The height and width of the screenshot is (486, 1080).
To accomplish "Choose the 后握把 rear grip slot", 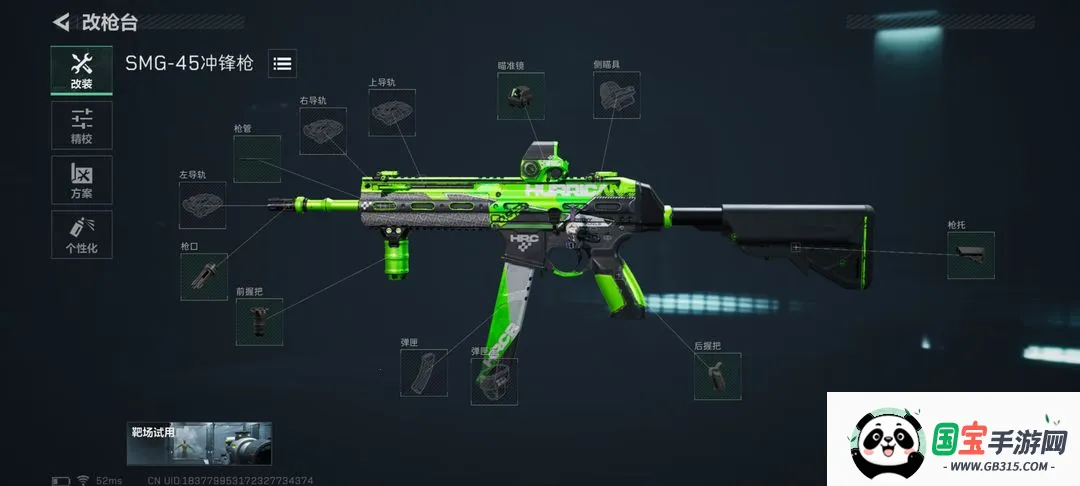I will pos(718,376).
